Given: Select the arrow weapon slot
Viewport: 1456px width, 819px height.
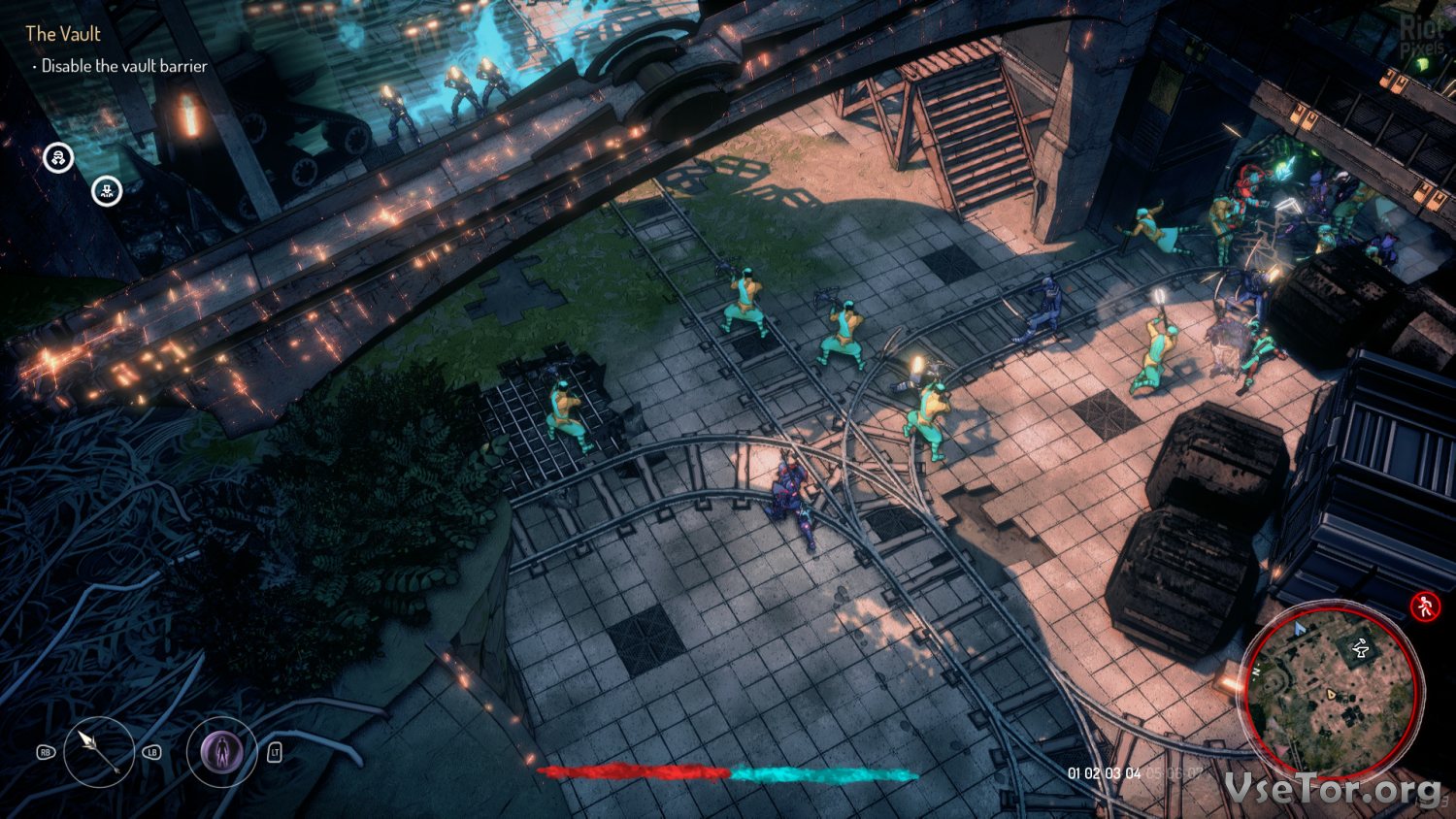Looking at the screenshot, I should tap(99, 751).
